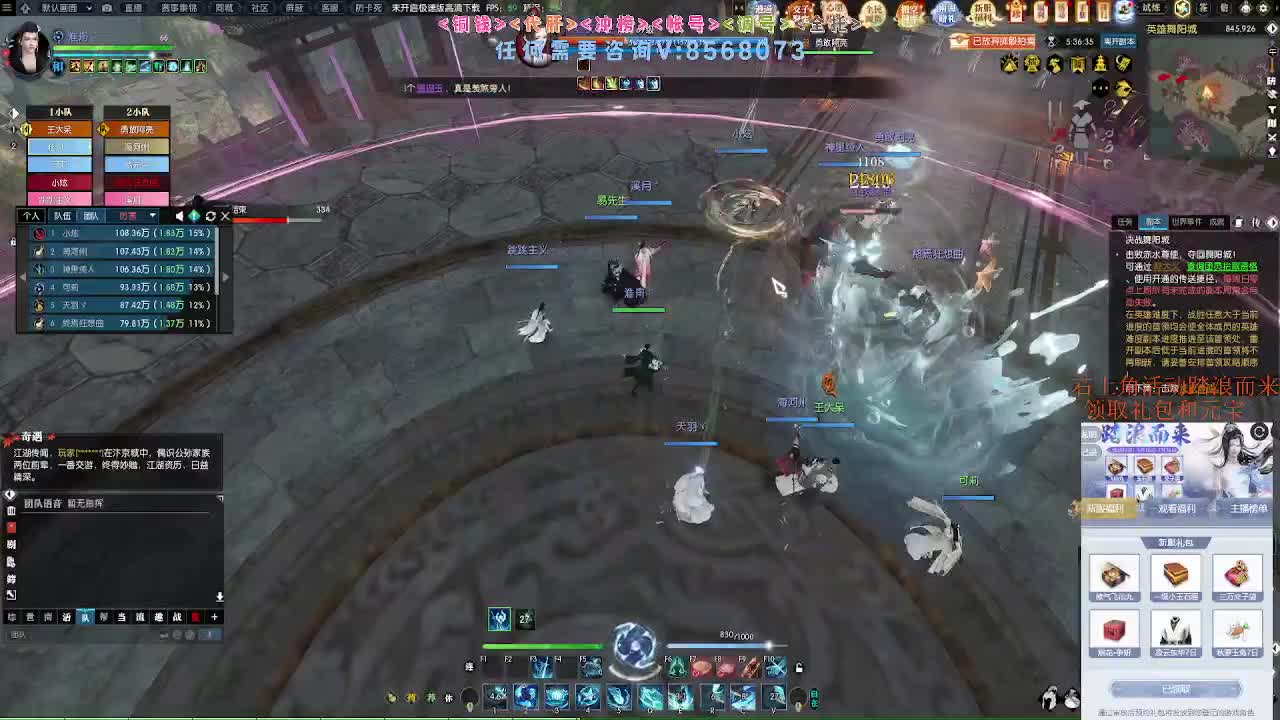Switch to the 2小队 squad tab

pyautogui.click(x=139, y=112)
